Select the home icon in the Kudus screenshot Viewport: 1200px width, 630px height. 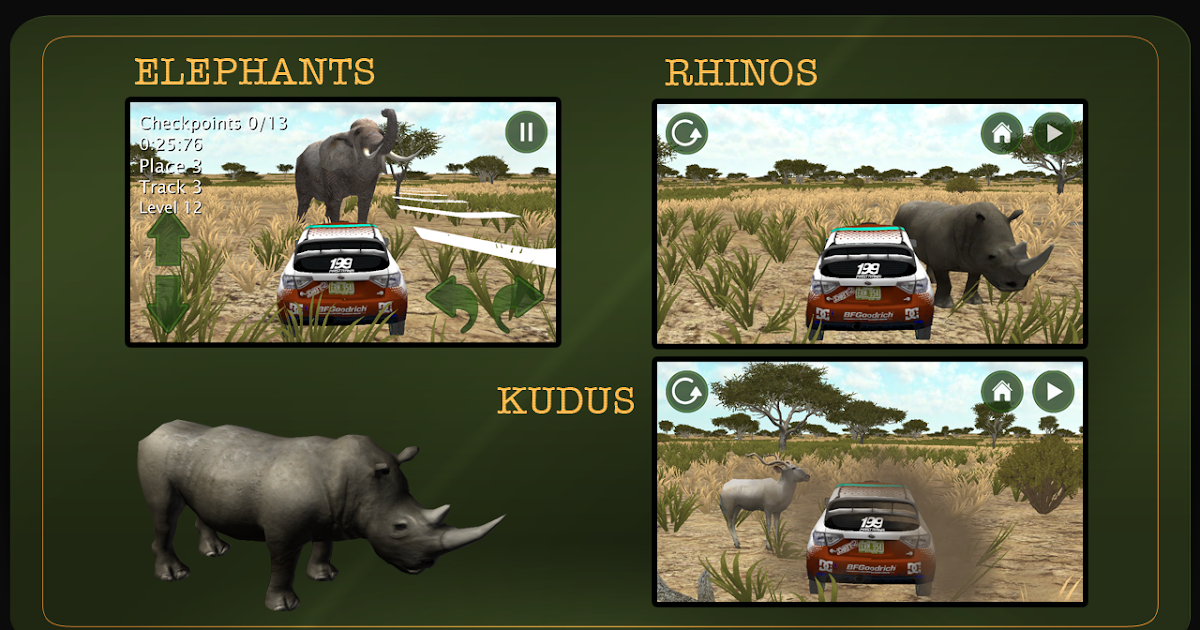click(1001, 392)
